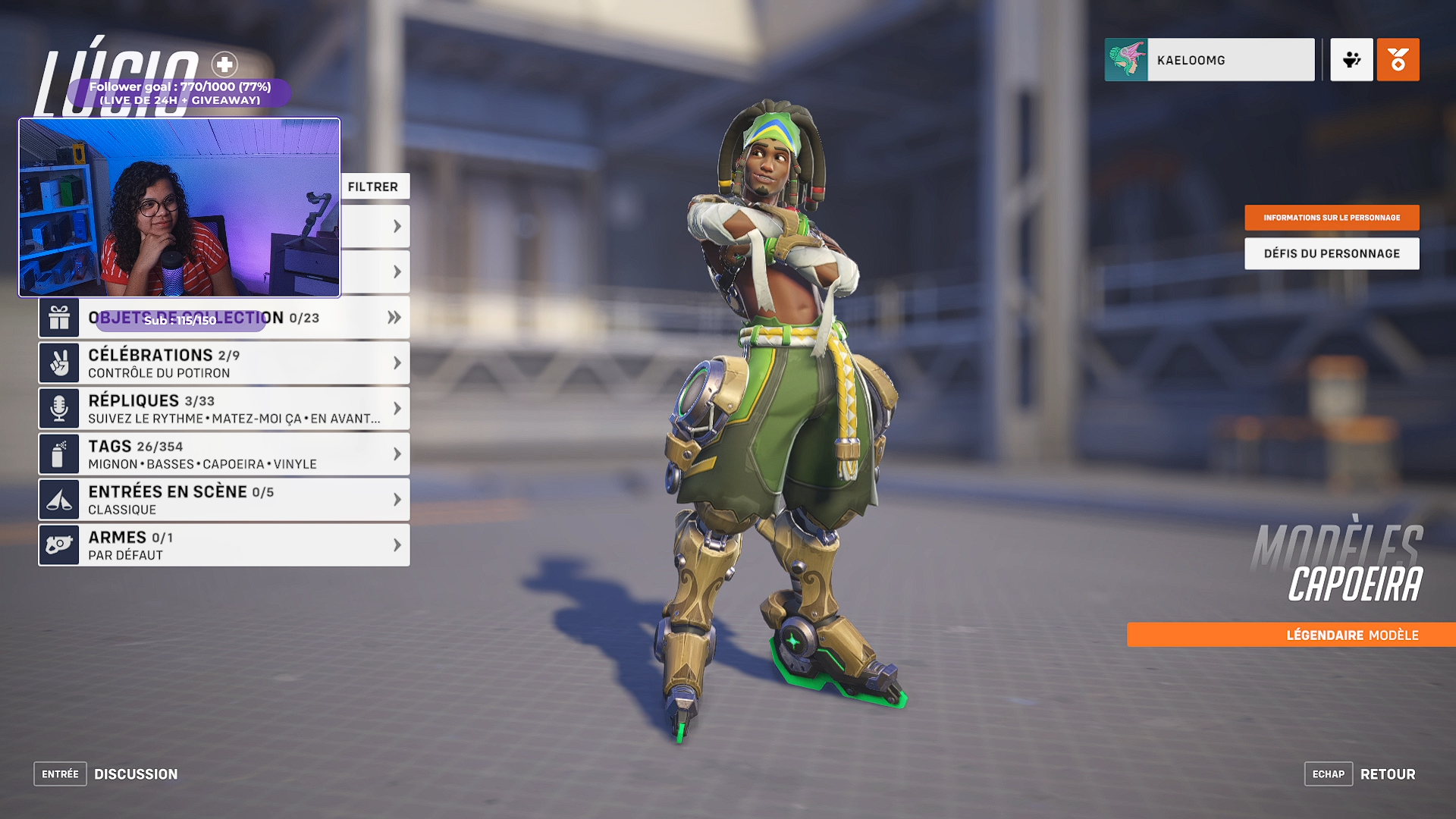Screen dimensions: 1456x819
Task: Open the Armes weapons category
Action: tap(224, 545)
